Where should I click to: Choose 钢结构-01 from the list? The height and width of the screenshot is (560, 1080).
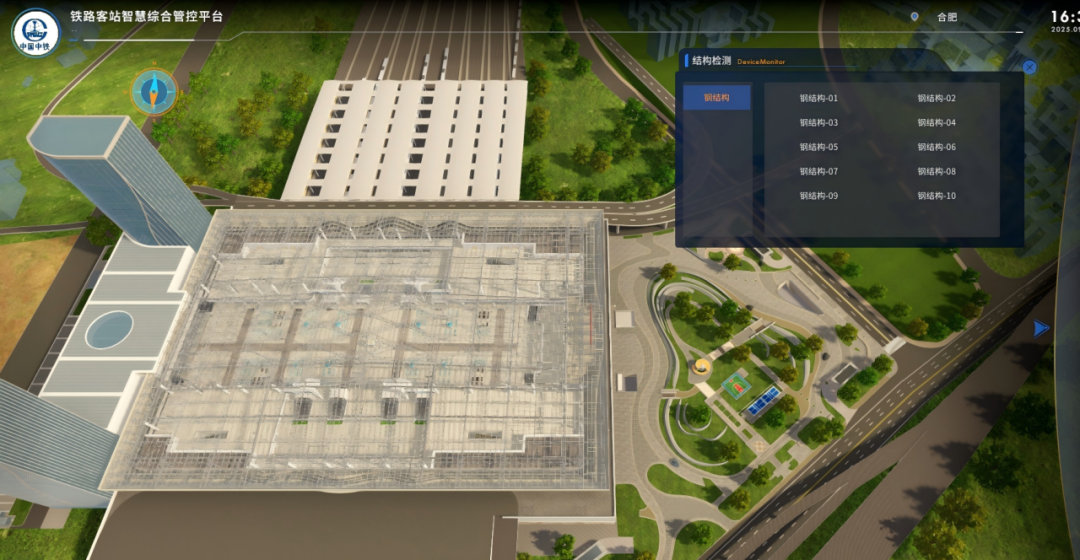click(x=819, y=98)
